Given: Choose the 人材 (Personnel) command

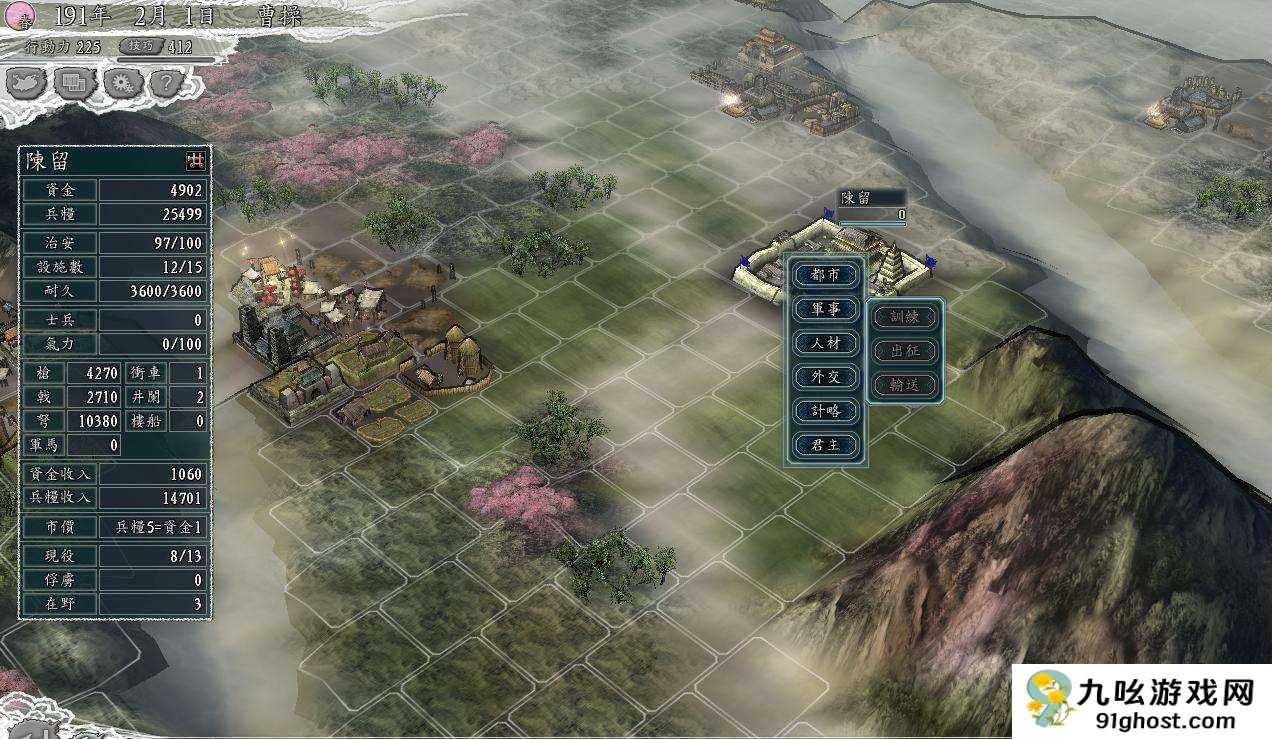Looking at the screenshot, I should coord(826,343).
